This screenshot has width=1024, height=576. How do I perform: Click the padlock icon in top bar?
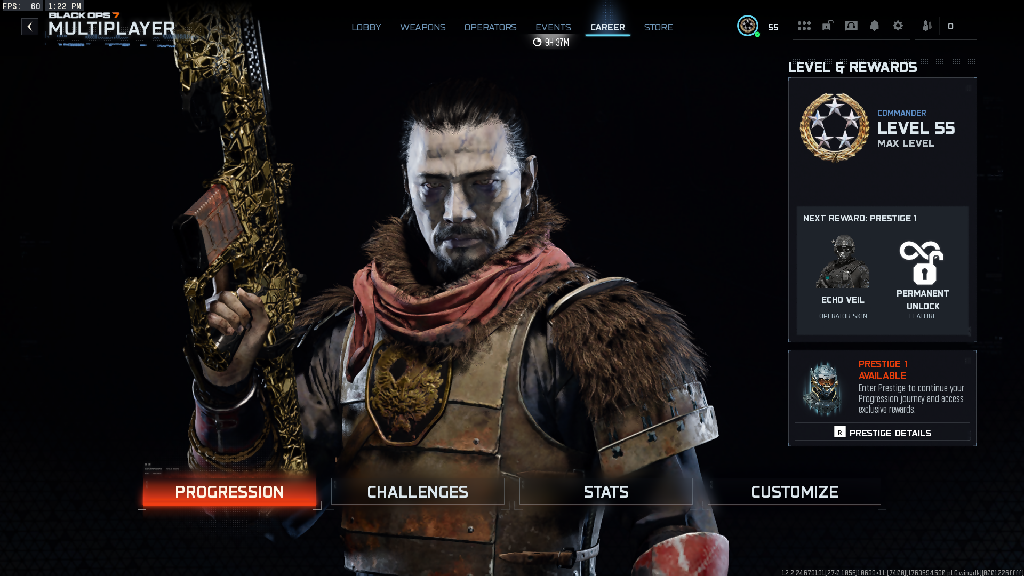pyautogui.click(x=827, y=26)
